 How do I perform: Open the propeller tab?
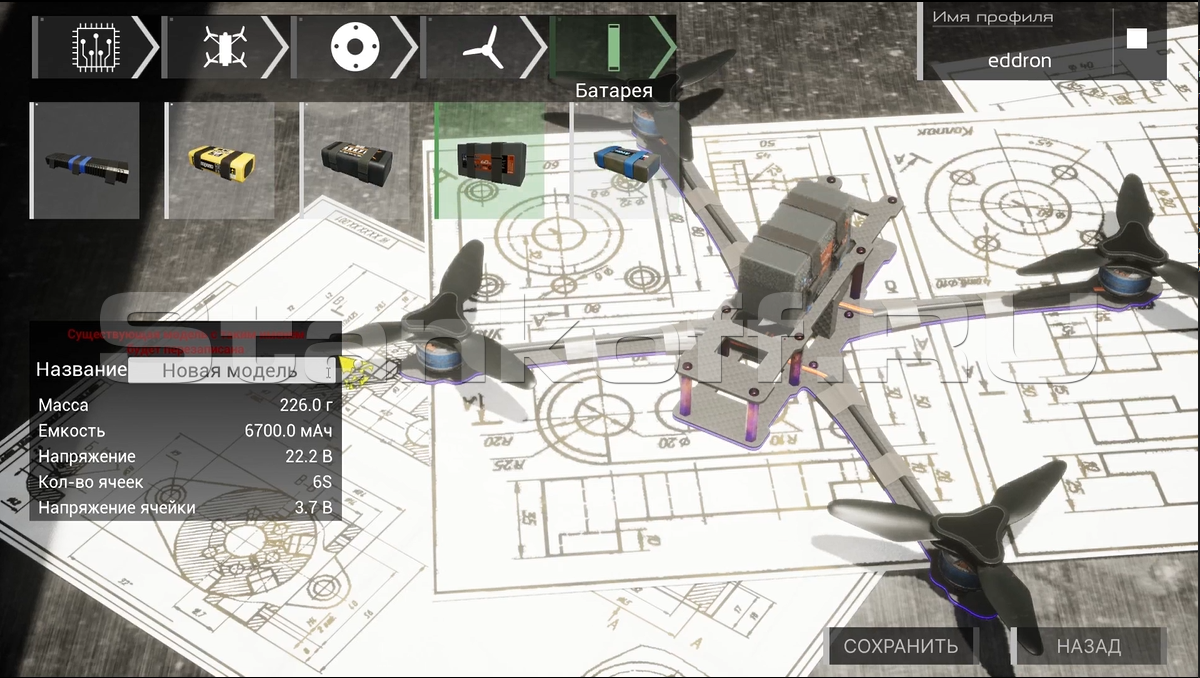point(483,46)
